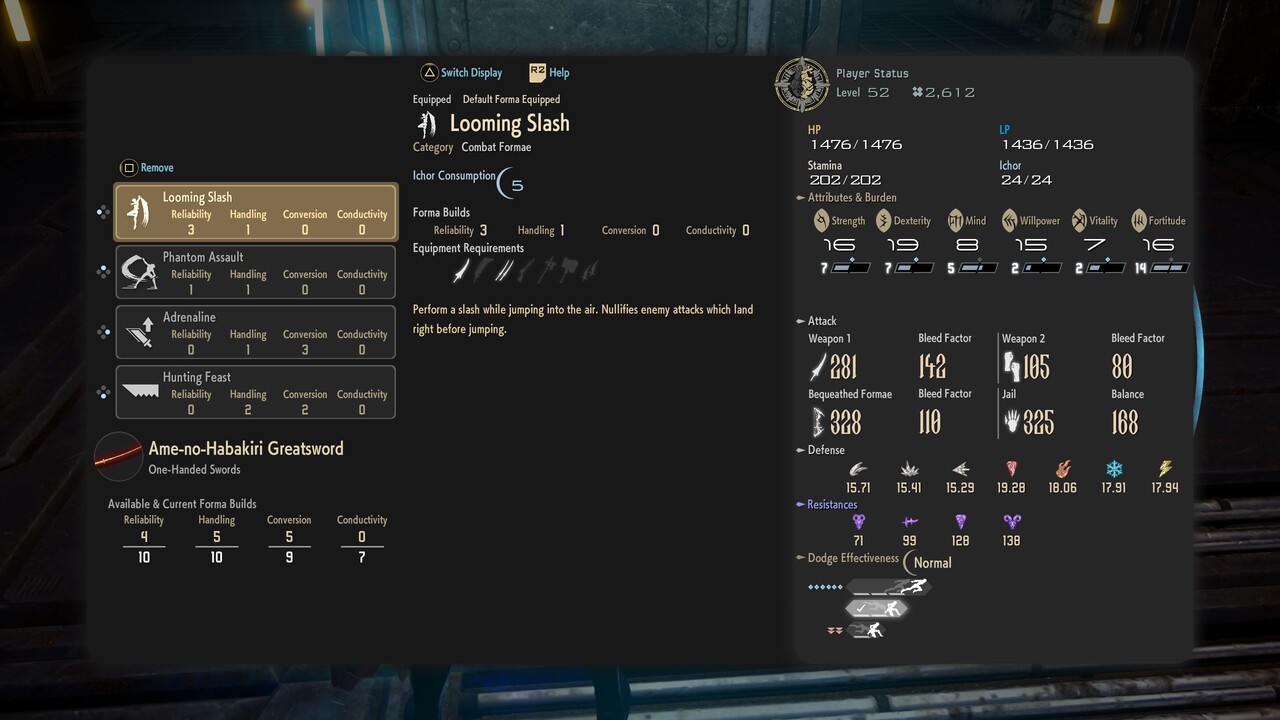Click the Switch Display option
Screen dimensions: 1280x720
click(461, 73)
